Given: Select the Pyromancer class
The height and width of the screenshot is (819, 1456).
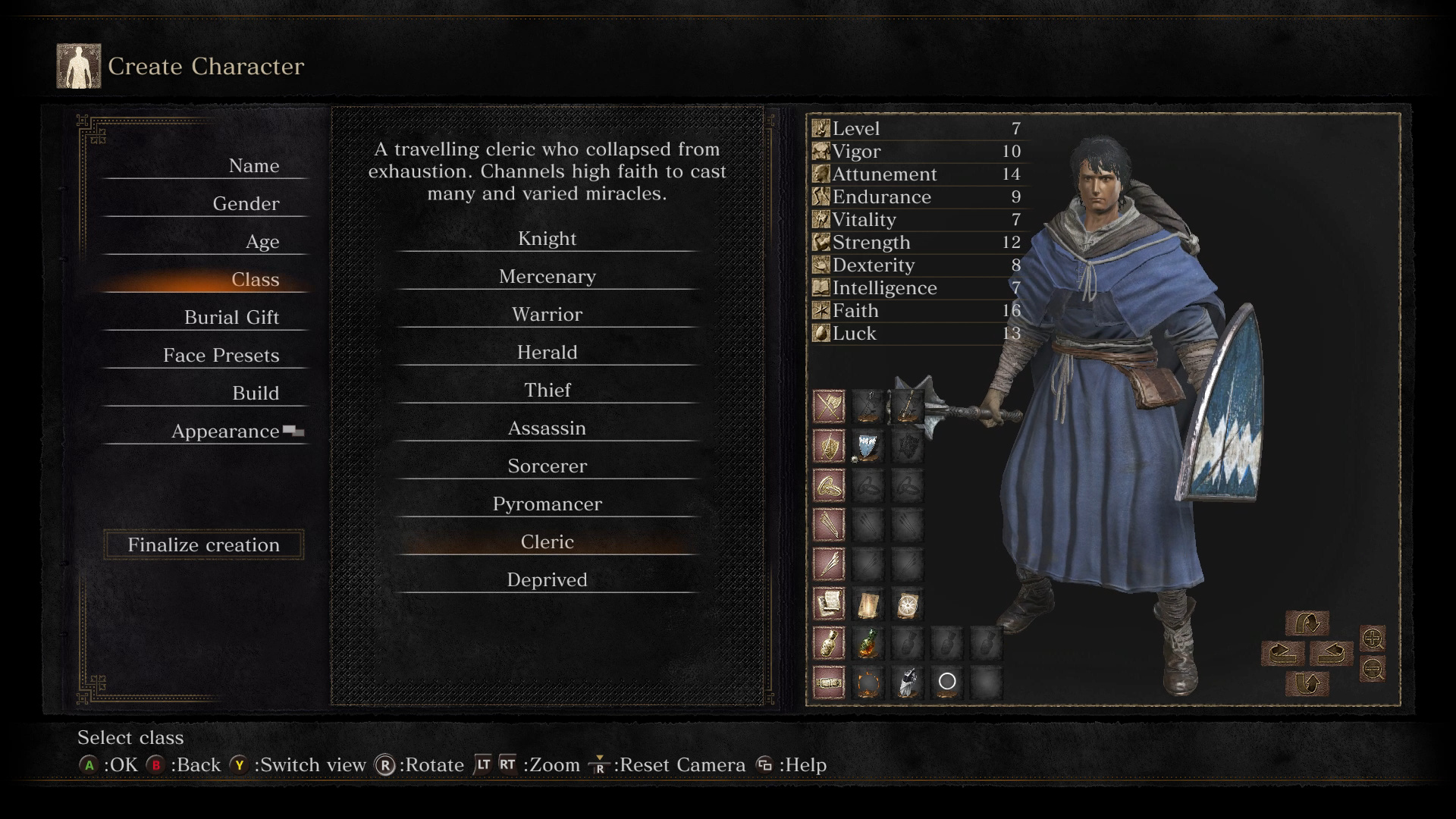Looking at the screenshot, I should [547, 504].
